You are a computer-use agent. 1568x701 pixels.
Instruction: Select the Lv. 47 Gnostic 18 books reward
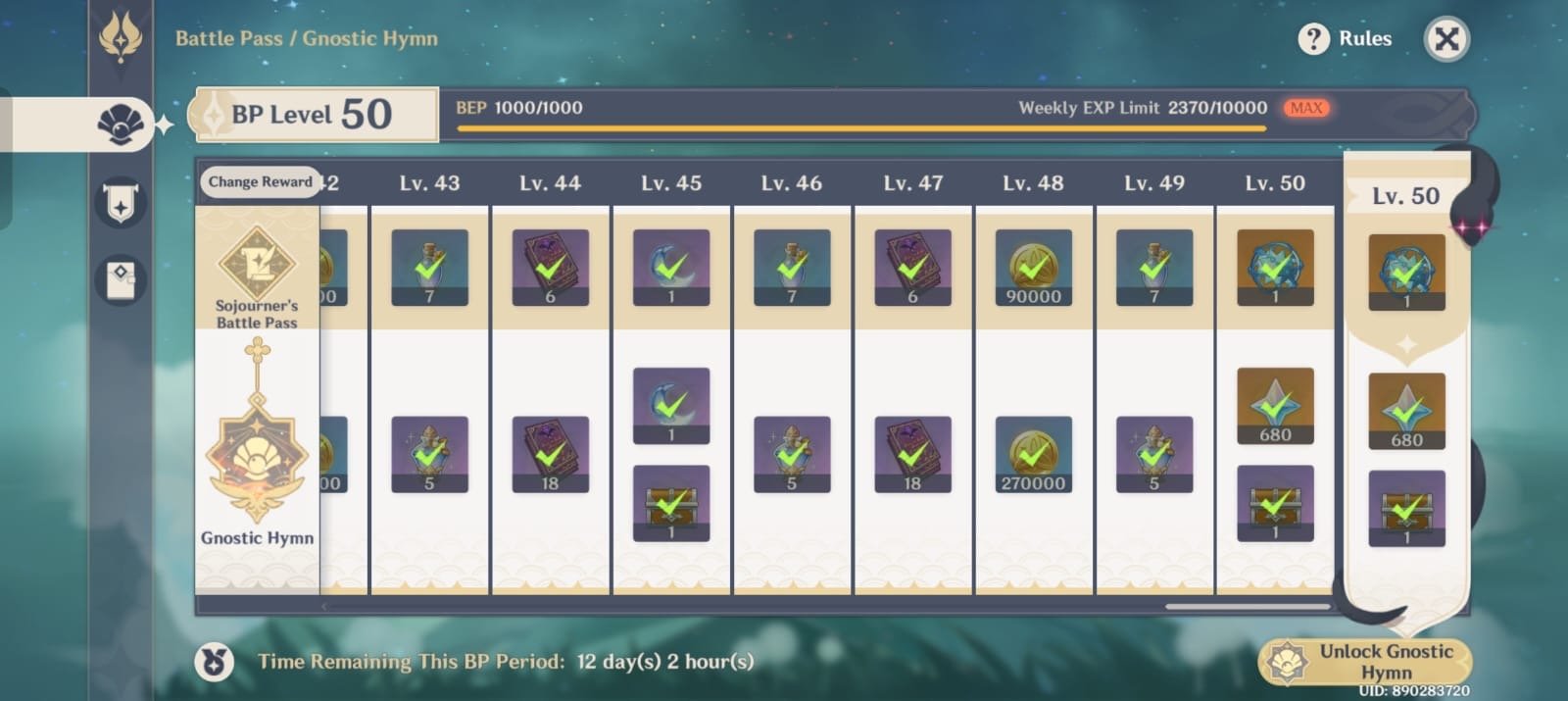point(912,454)
